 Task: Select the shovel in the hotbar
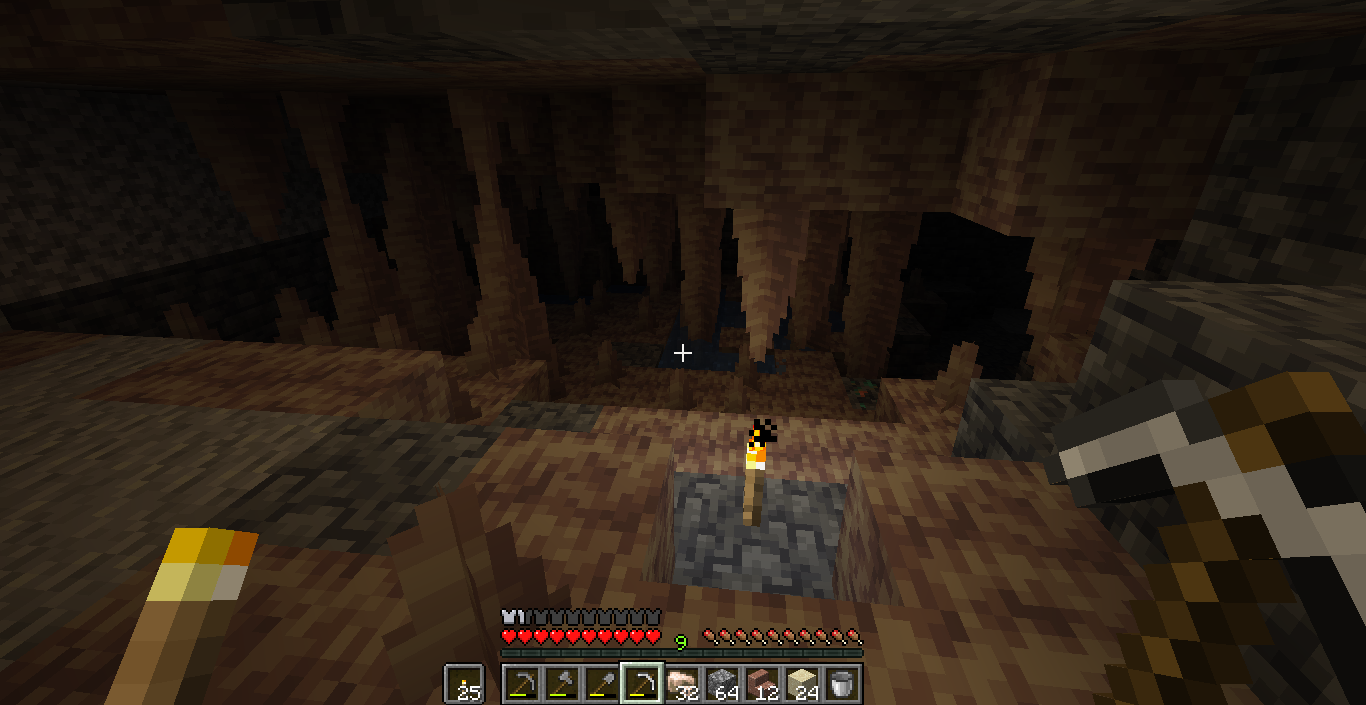pyautogui.click(x=601, y=684)
